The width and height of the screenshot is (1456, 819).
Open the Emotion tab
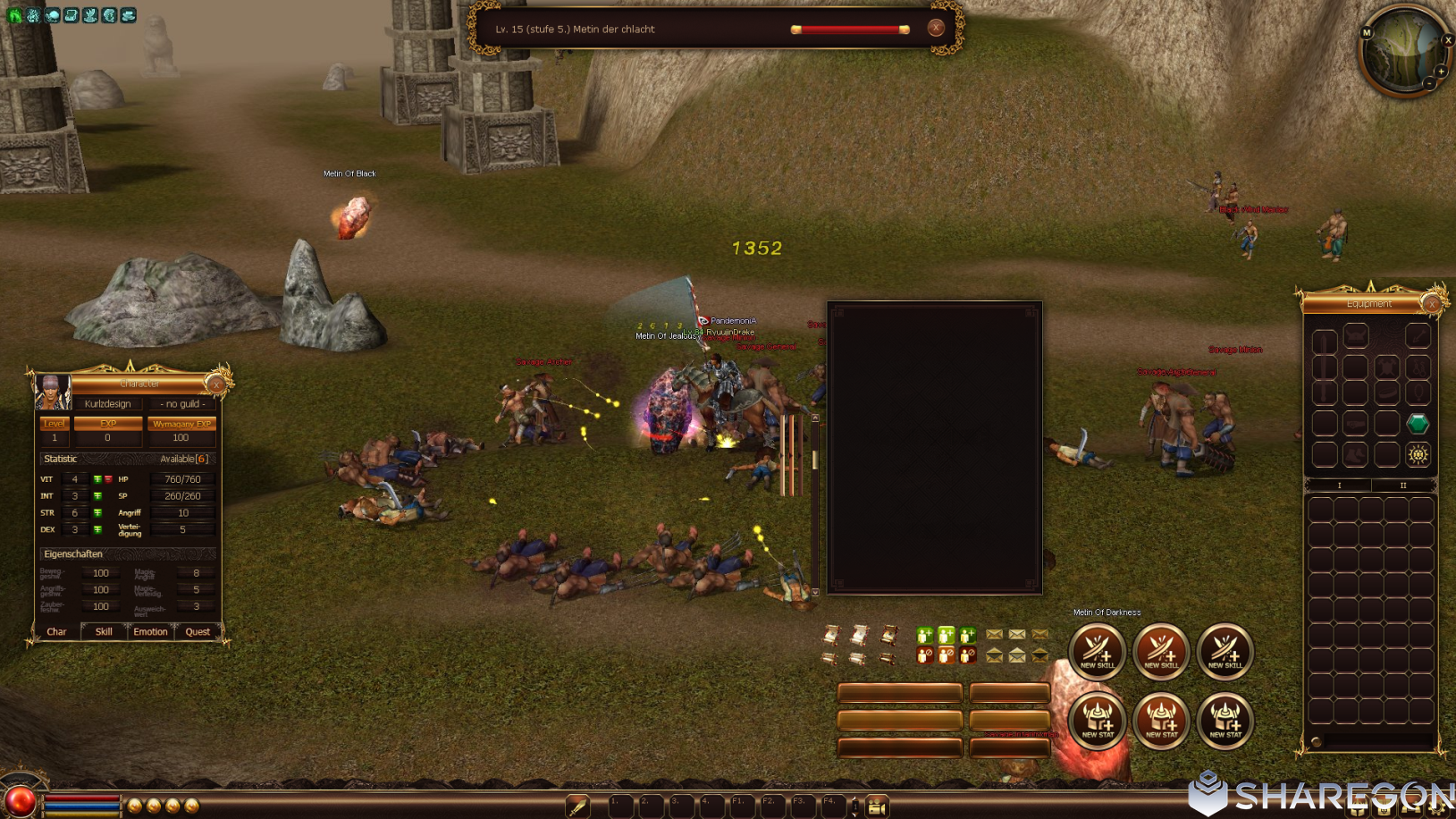tap(150, 631)
